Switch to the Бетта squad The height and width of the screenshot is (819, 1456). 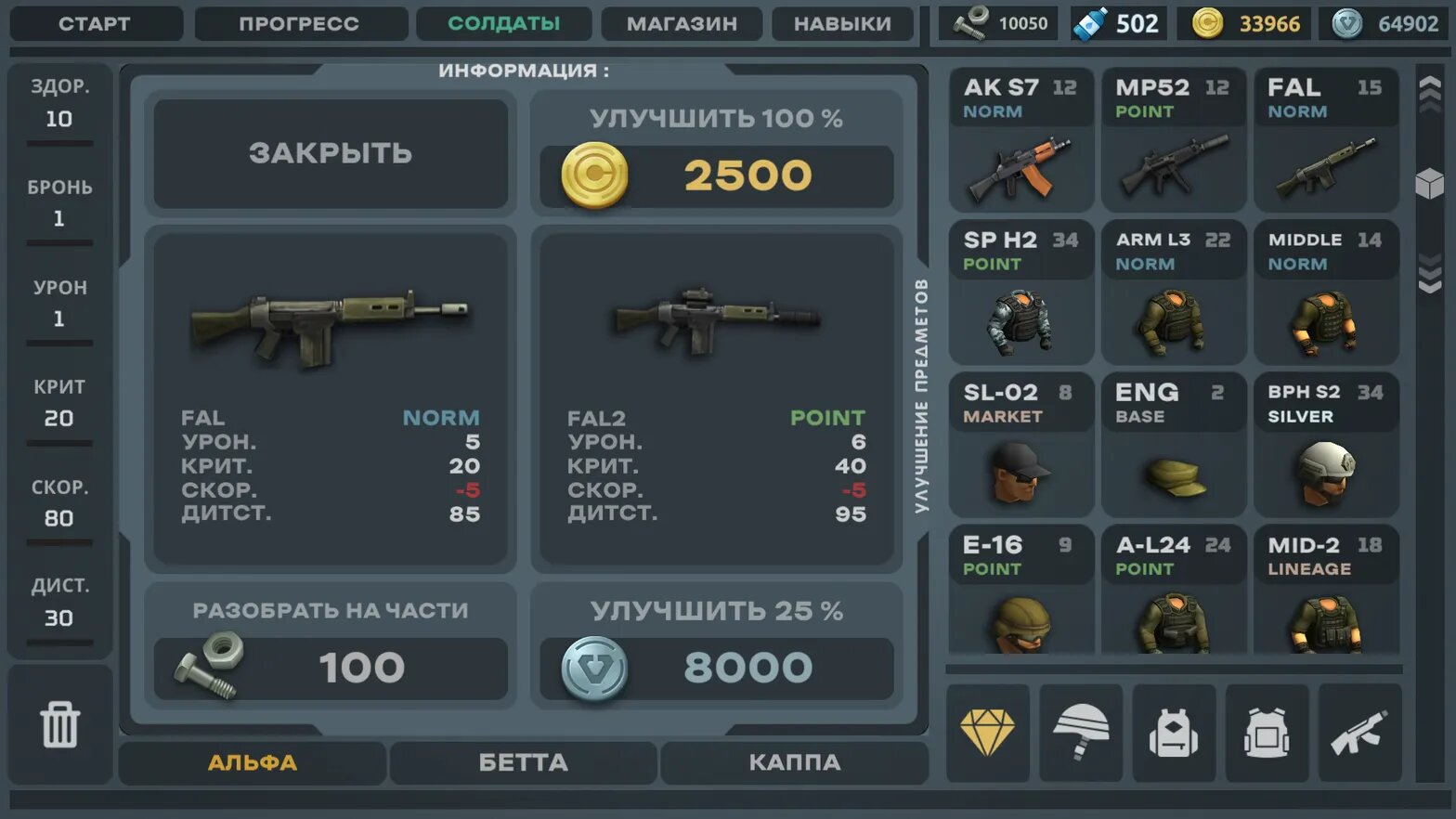pos(523,762)
